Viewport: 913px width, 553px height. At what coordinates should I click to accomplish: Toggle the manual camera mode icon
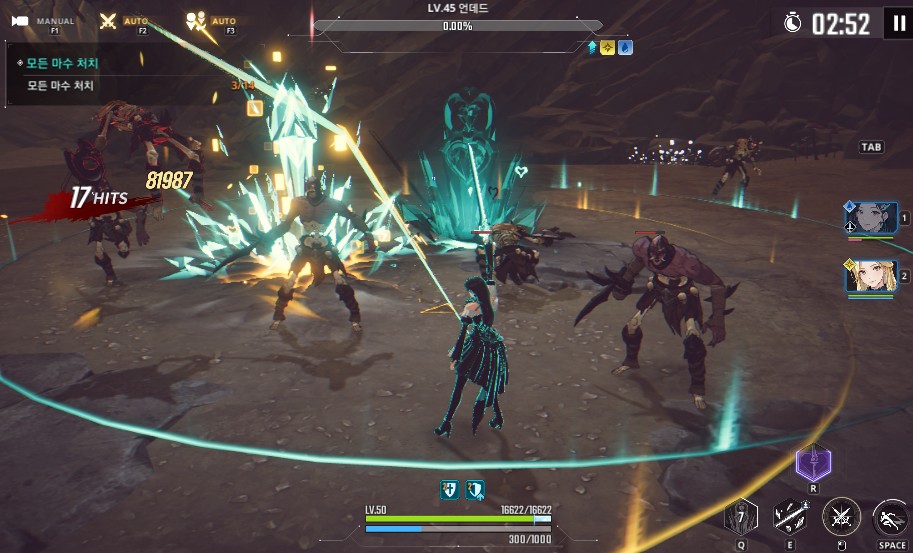pos(21,21)
